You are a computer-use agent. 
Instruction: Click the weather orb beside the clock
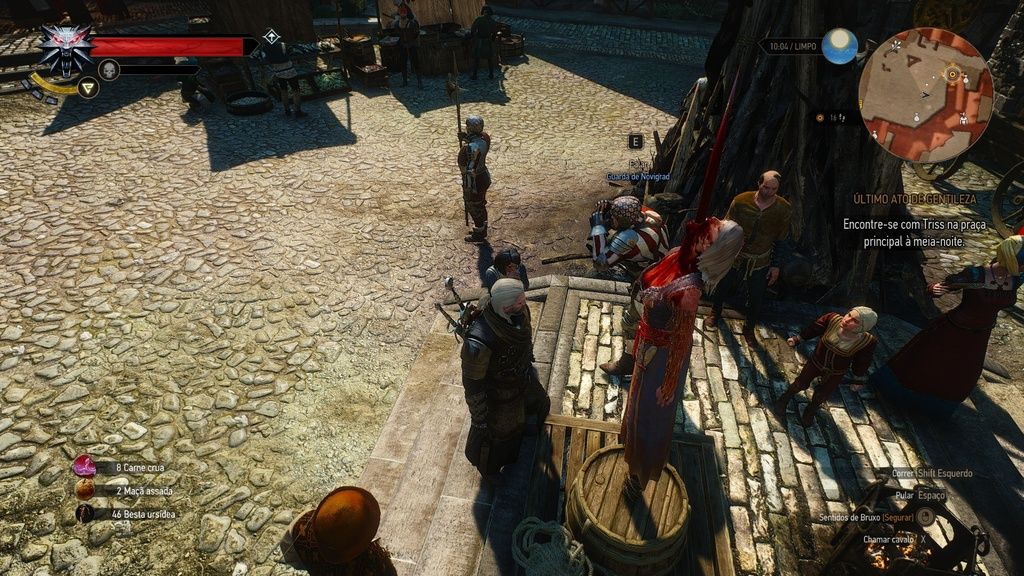pyautogui.click(x=840, y=46)
